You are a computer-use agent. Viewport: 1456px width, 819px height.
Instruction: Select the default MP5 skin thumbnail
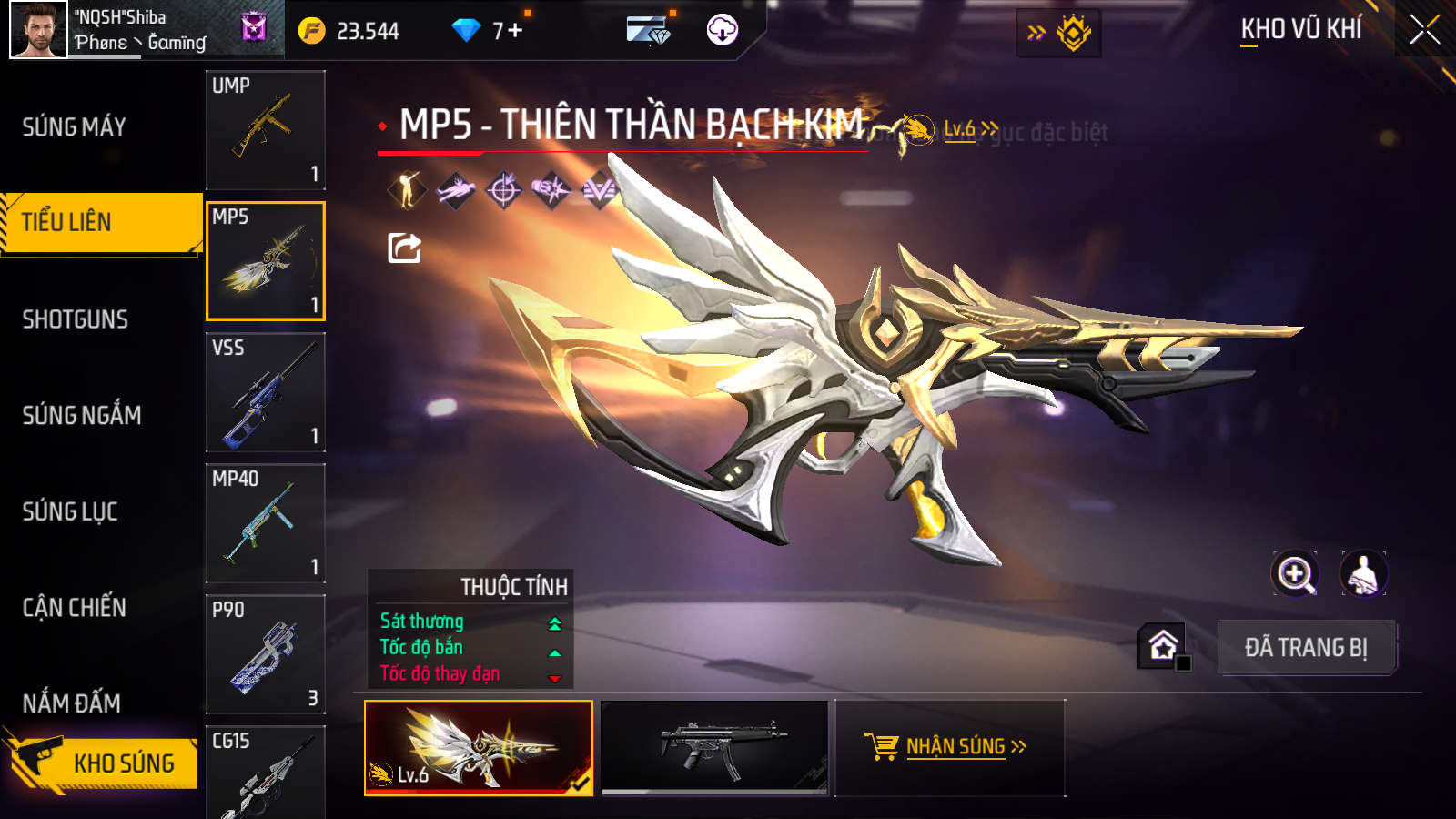tap(714, 747)
